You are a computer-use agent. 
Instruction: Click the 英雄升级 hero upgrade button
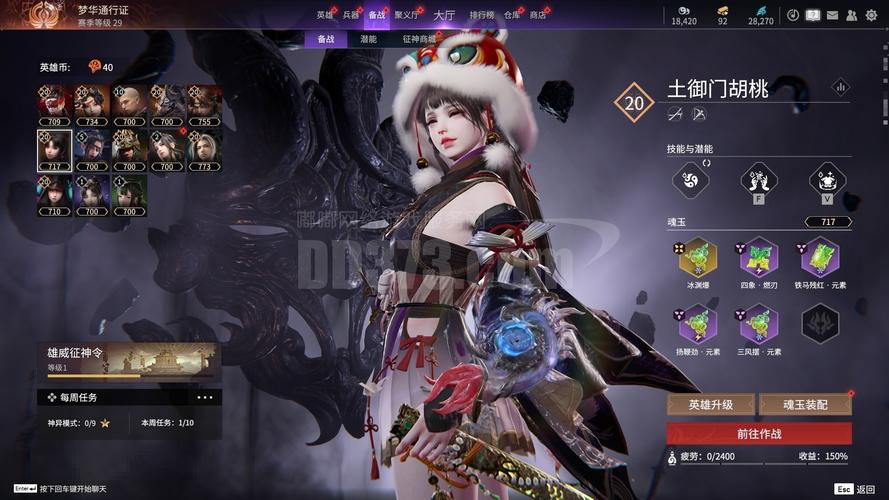[x=711, y=405]
